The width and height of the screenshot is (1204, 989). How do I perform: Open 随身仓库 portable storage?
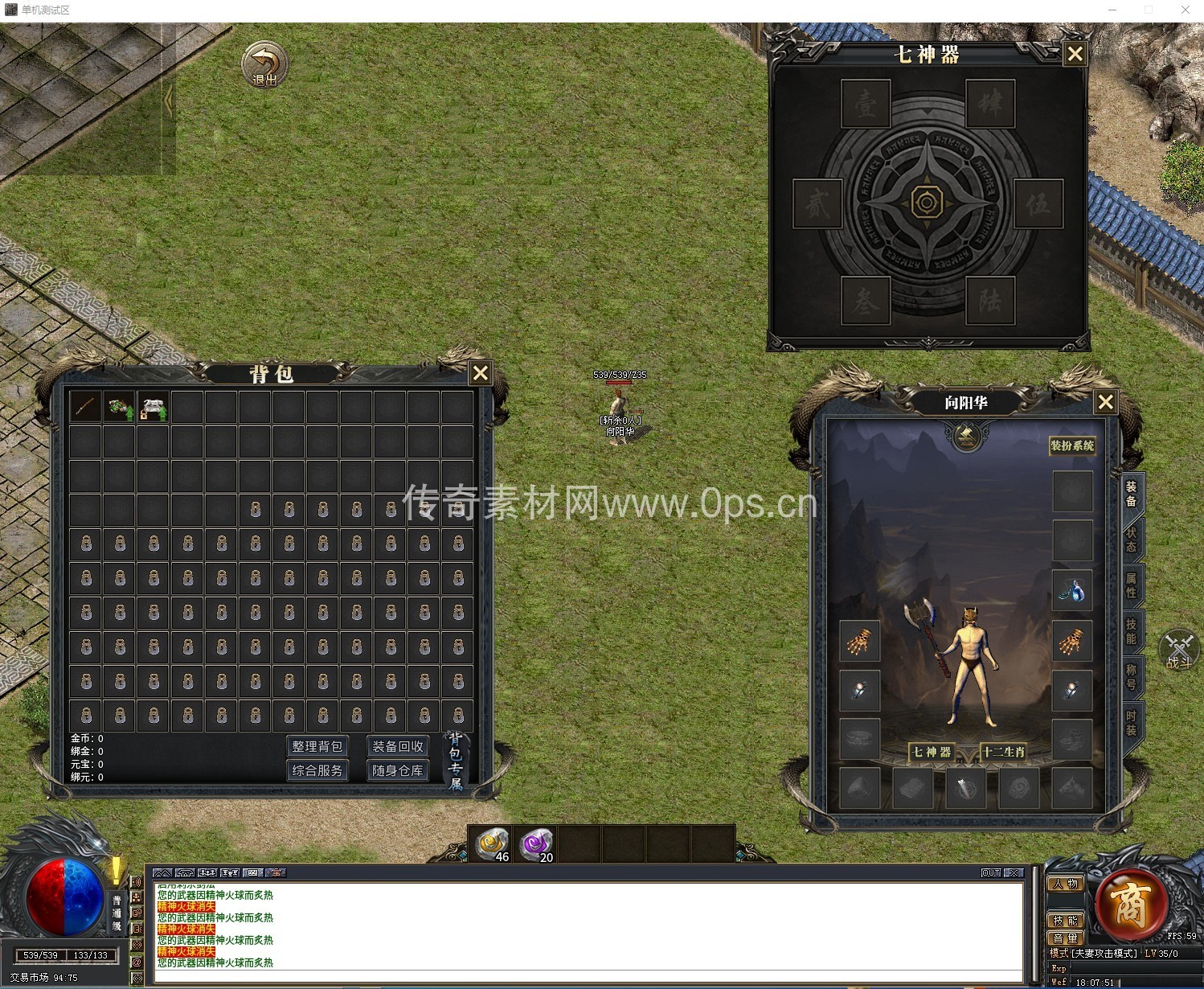click(x=397, y=770)
